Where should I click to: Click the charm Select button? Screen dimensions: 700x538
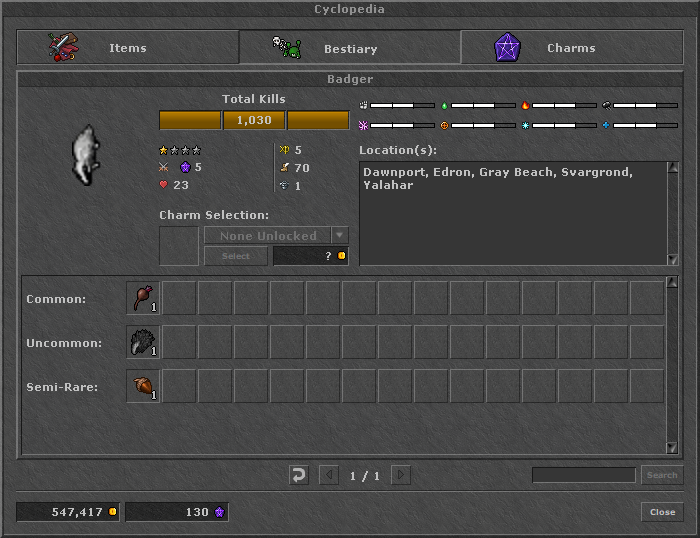pos(235,256)
